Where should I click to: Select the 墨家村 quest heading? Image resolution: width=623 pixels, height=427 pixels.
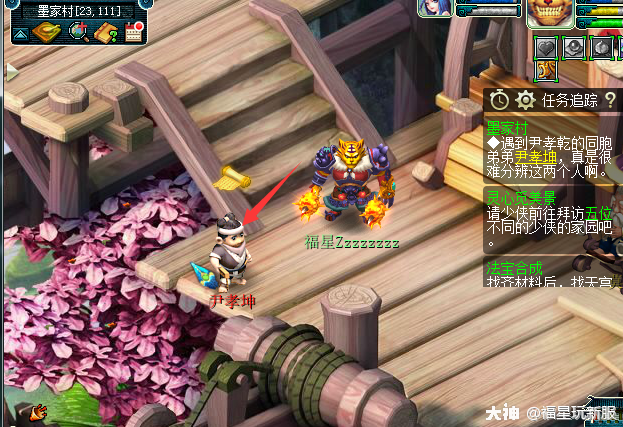pos(506,128)
